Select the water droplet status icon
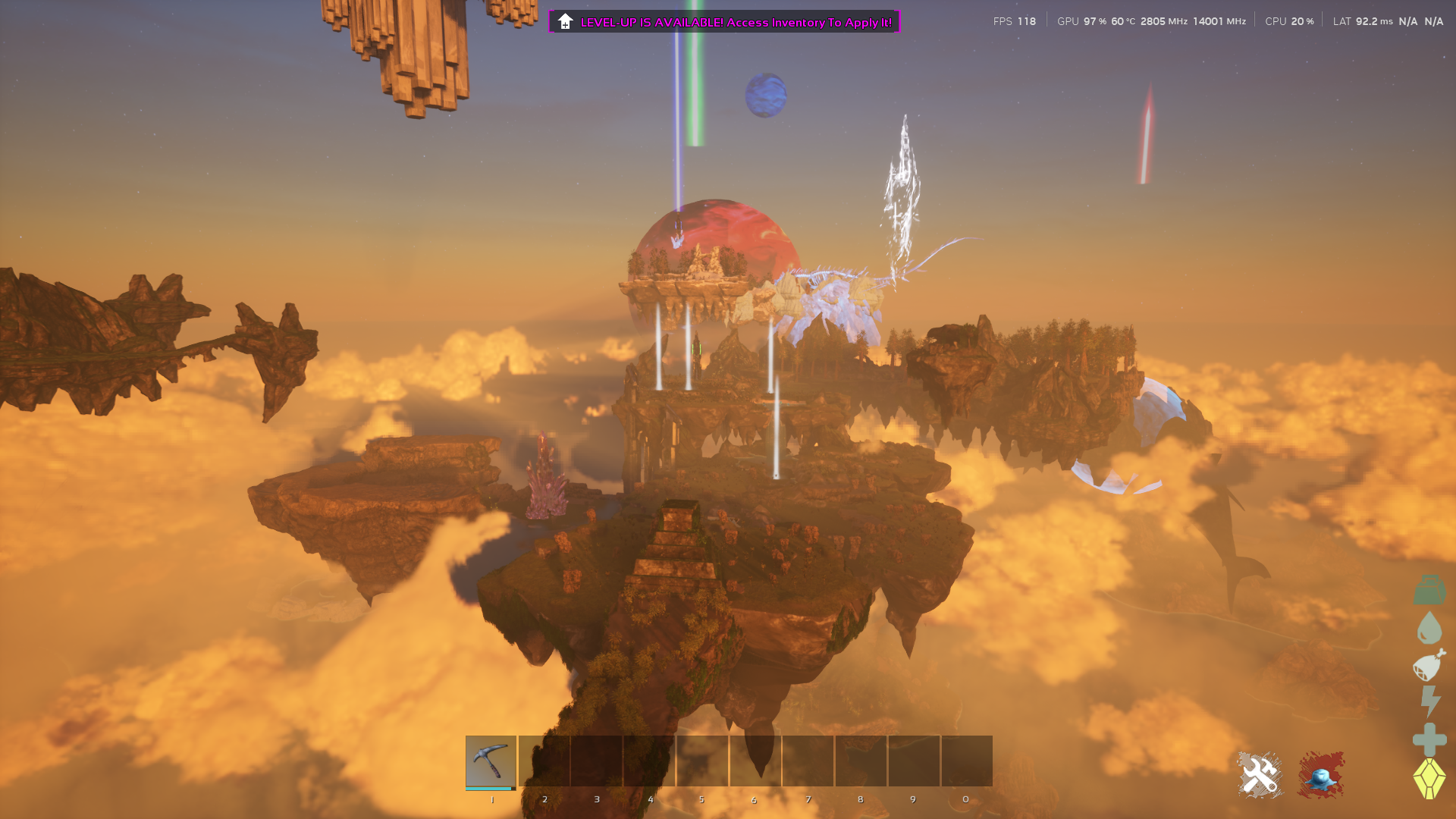The image size is (1456, 819). 1429,628
